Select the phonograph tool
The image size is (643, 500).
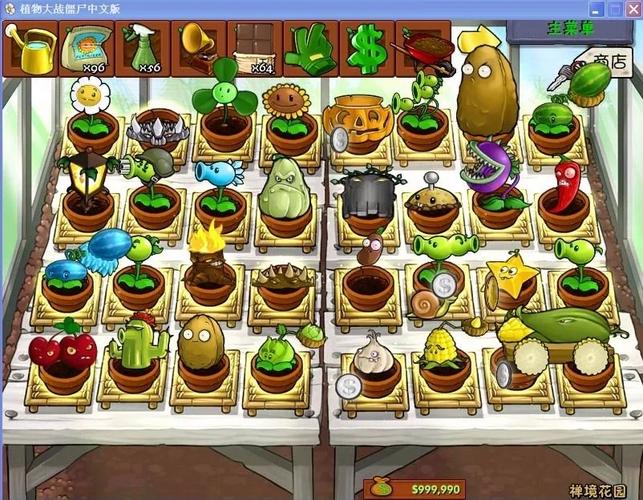[x=198, y=50]
